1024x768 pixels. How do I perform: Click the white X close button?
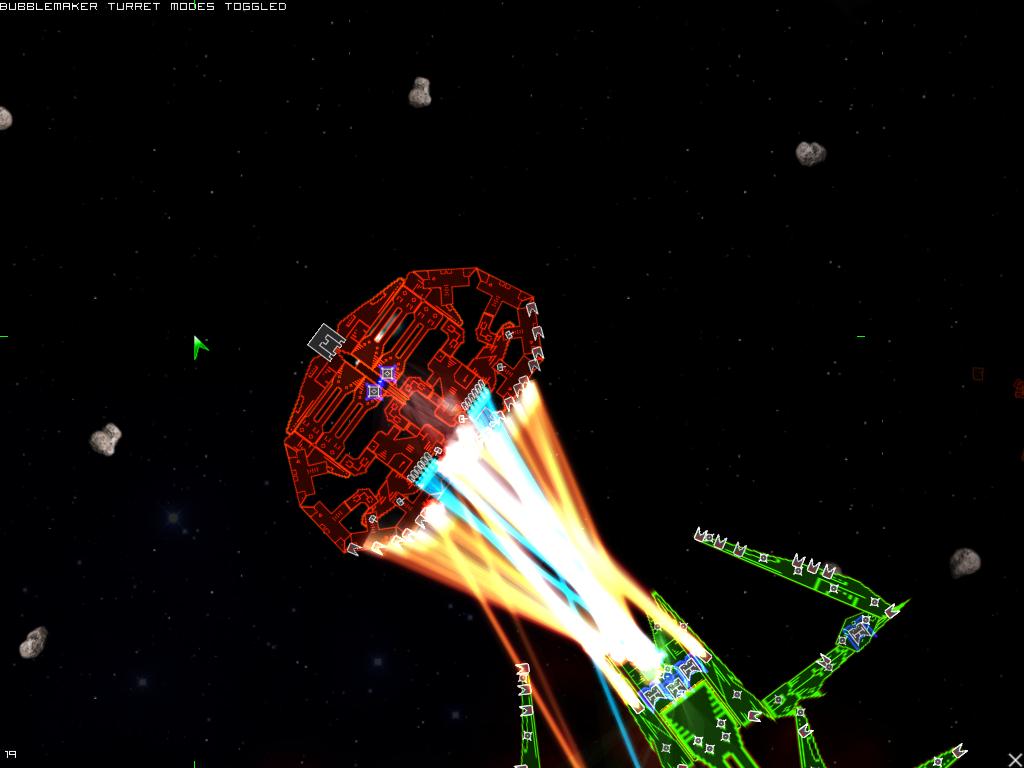pos(1014,759)
